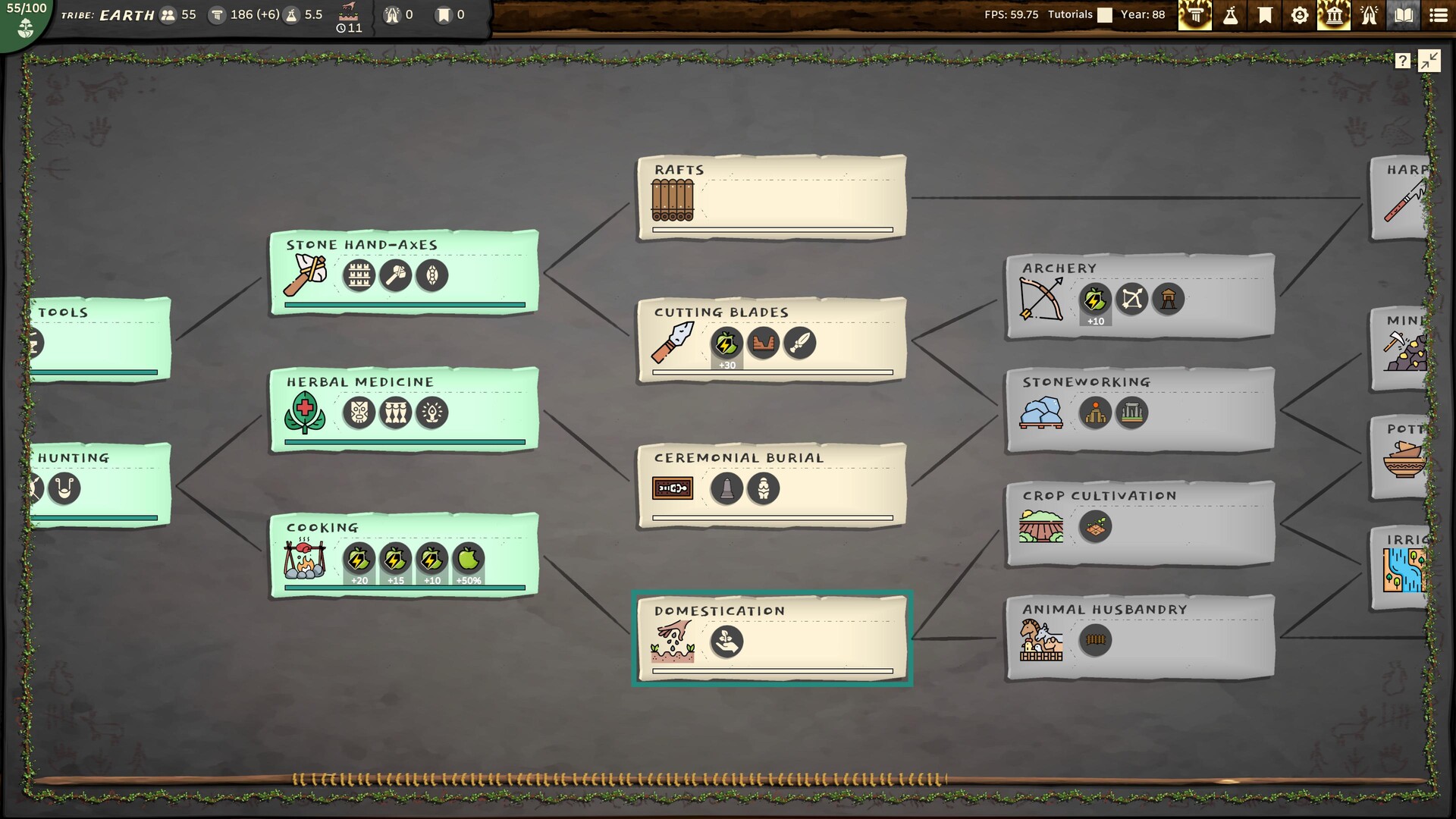Open the gear with person icon

[x=1299, y=15]
